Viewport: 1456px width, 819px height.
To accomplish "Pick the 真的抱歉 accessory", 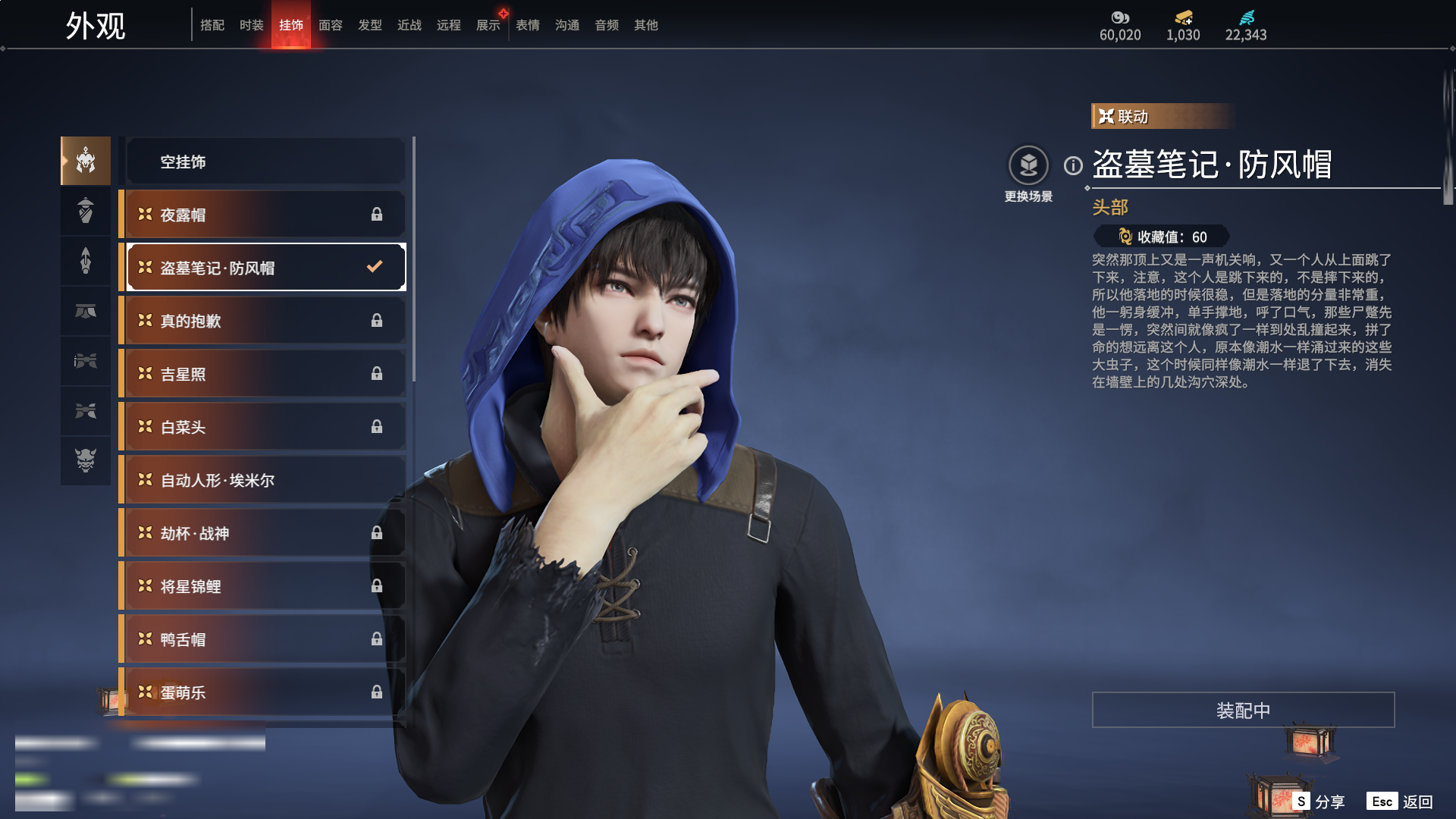I will point(265,321).
